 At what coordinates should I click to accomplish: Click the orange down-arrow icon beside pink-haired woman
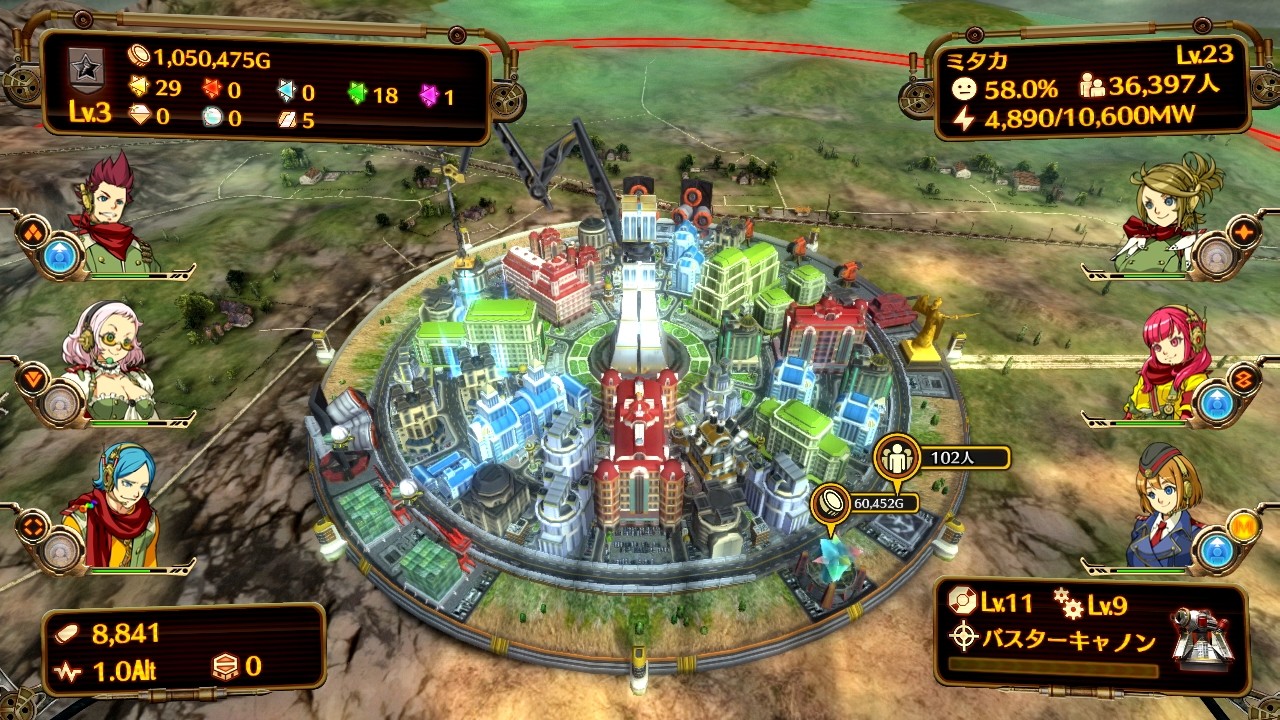[34, 378]
